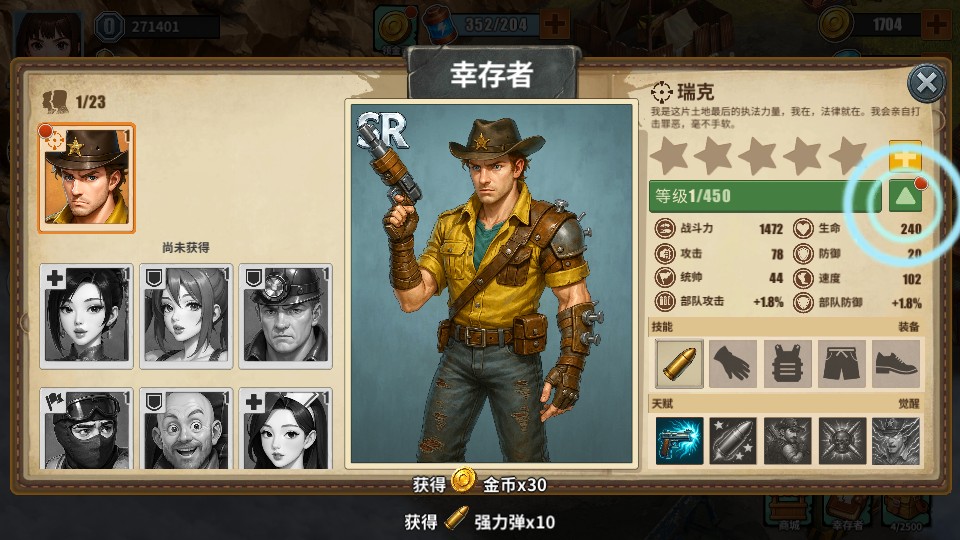Select the locked miner with headlamp portrait
This screenshot has height=540, width=960.
coord(285,314)
